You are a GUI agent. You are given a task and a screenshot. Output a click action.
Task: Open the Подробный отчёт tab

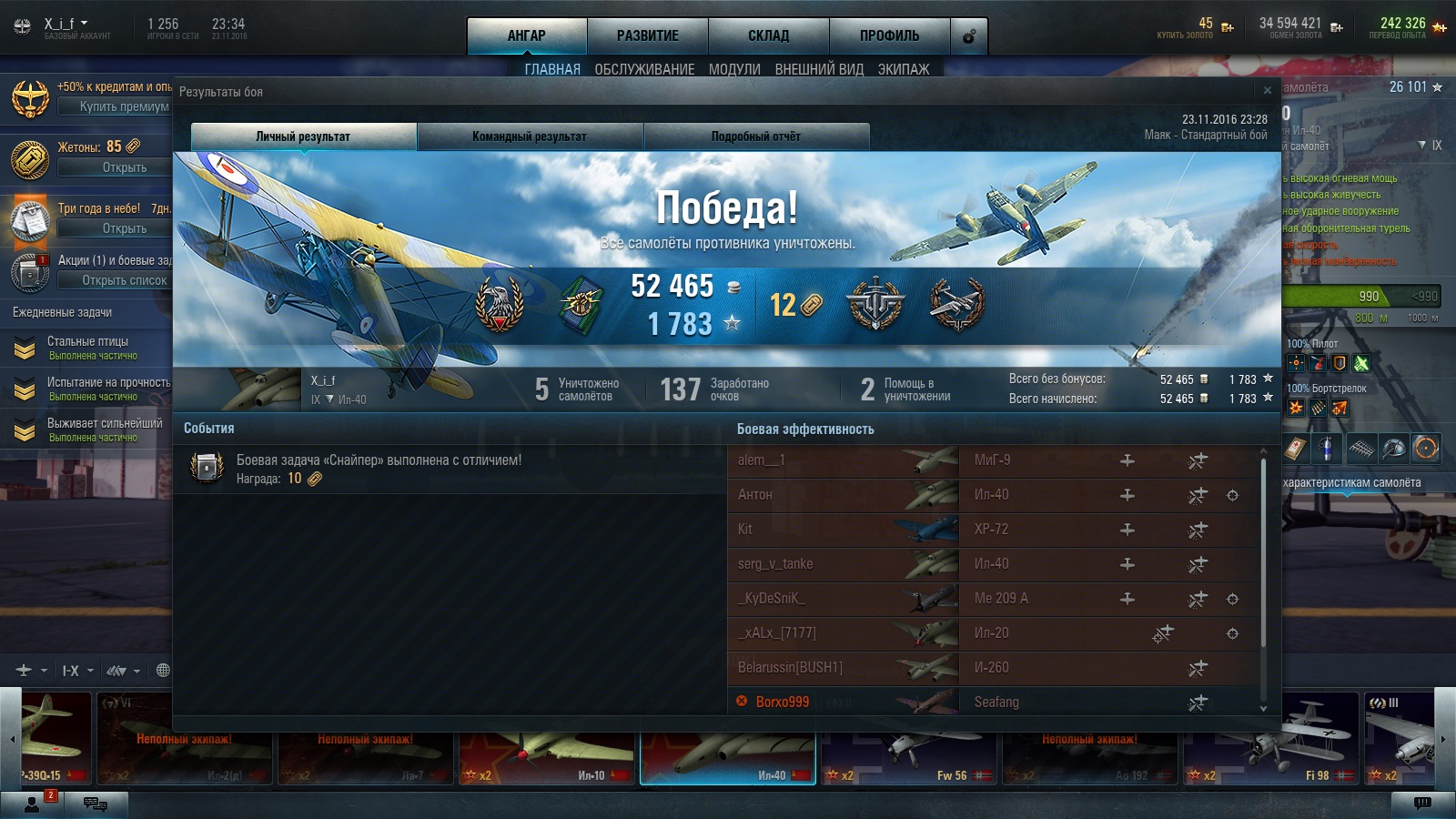tap(756, 136)
